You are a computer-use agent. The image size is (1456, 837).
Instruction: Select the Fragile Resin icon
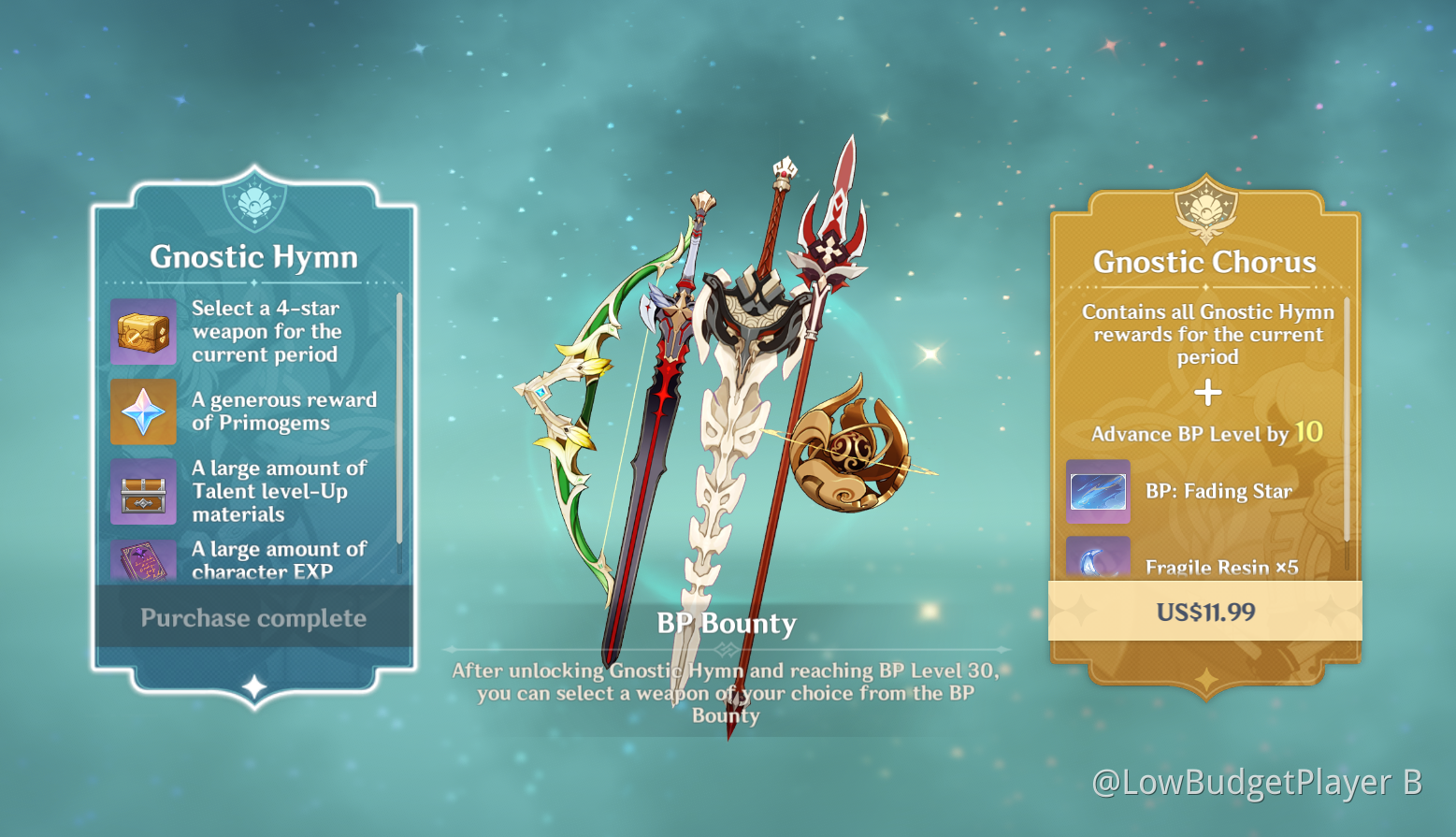tap(1097, 559)
